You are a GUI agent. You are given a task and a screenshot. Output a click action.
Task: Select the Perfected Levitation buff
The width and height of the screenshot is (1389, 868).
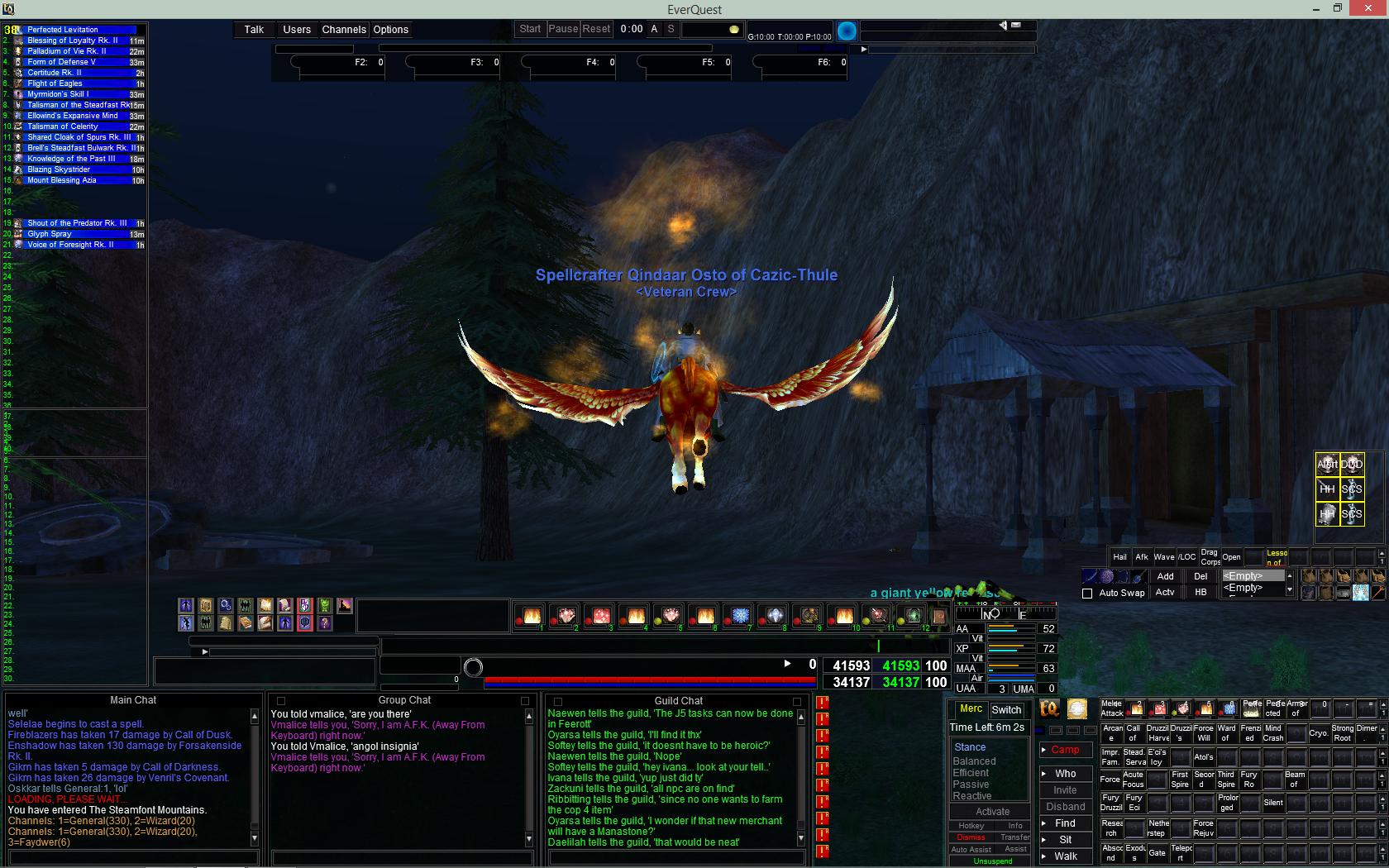tap(63, 29)
